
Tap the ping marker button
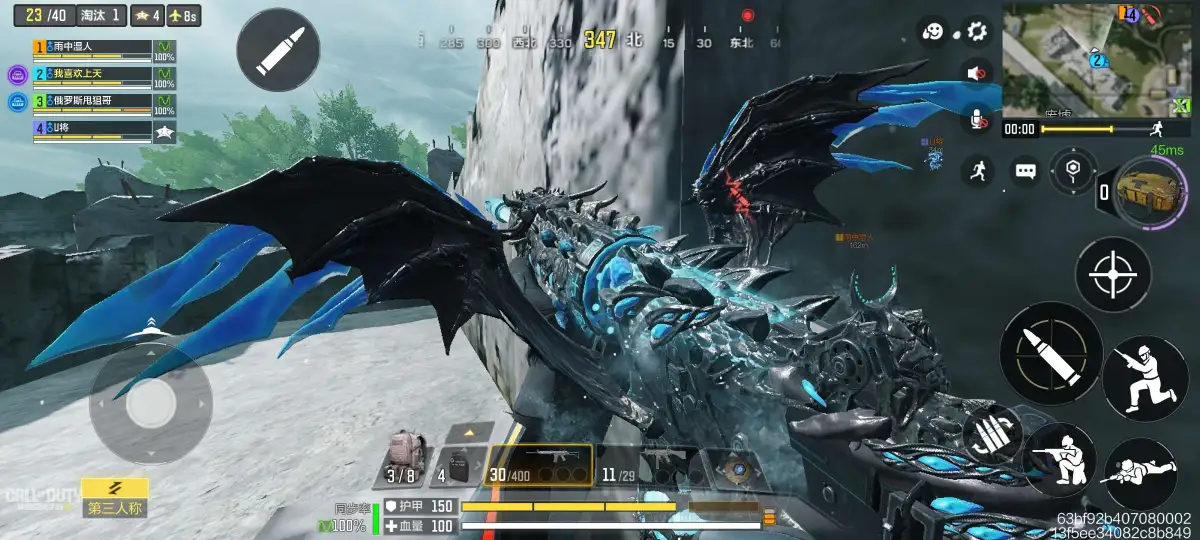pos(1074,169)
